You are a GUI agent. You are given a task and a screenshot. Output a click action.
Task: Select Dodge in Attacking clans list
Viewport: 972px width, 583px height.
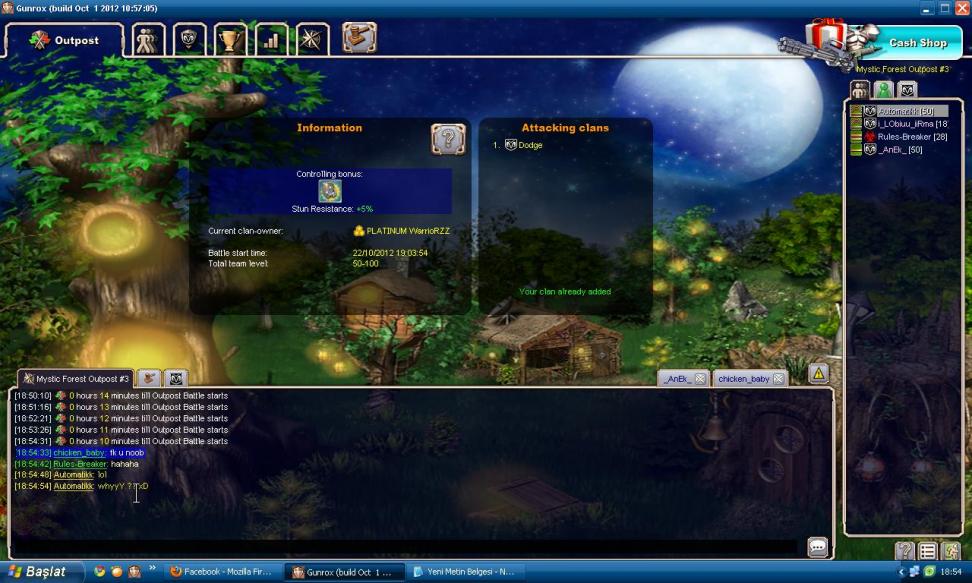[x=530, y=146]
